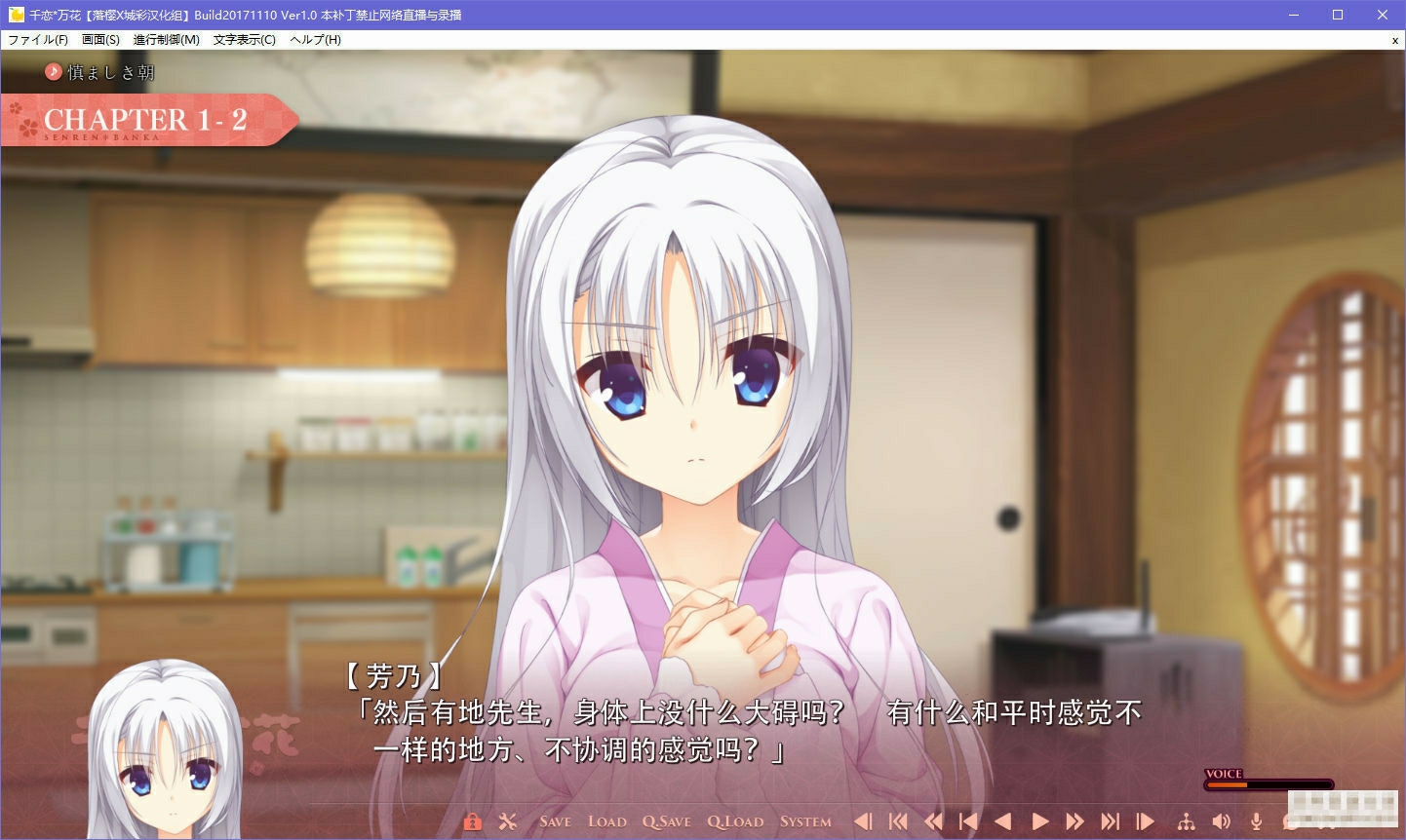
Task: Click the skip-to-start playback icon
Action: point(899,821)
